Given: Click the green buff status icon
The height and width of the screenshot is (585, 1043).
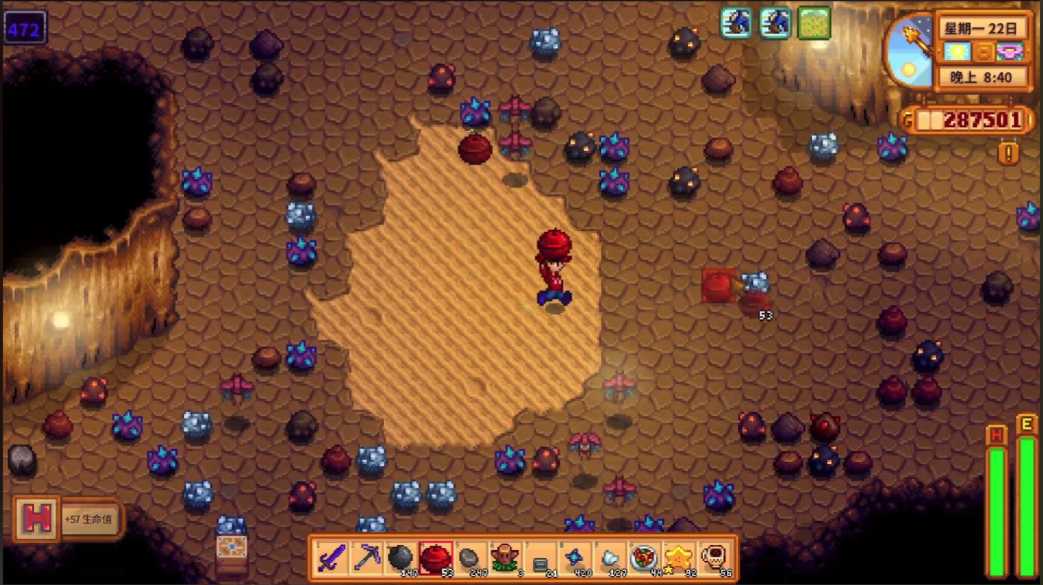Looking at the screenshot, I should coord(814,23).
